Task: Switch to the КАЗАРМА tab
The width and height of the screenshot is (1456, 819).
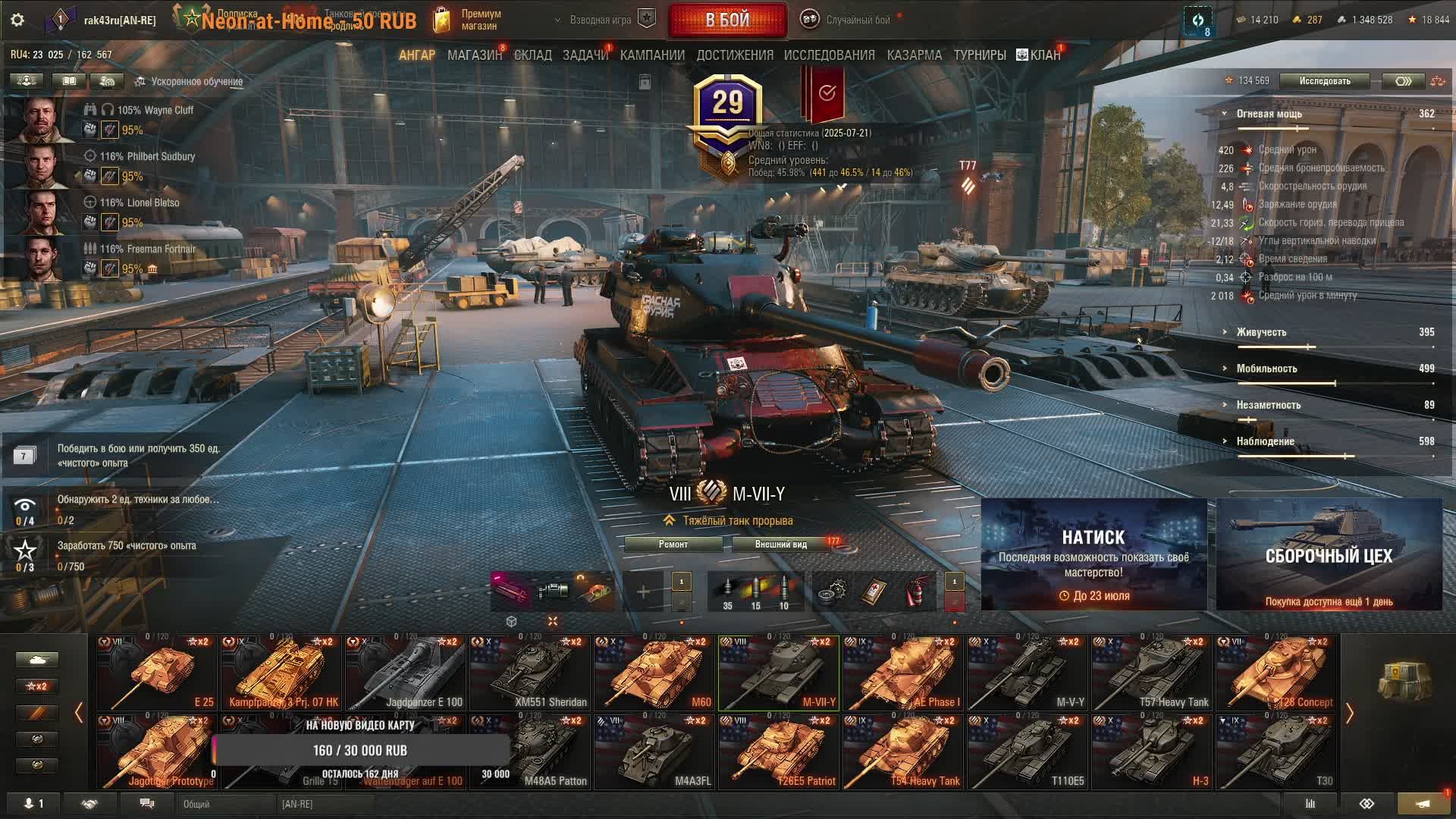Action: pyautogui.click(x=914, y=55)
